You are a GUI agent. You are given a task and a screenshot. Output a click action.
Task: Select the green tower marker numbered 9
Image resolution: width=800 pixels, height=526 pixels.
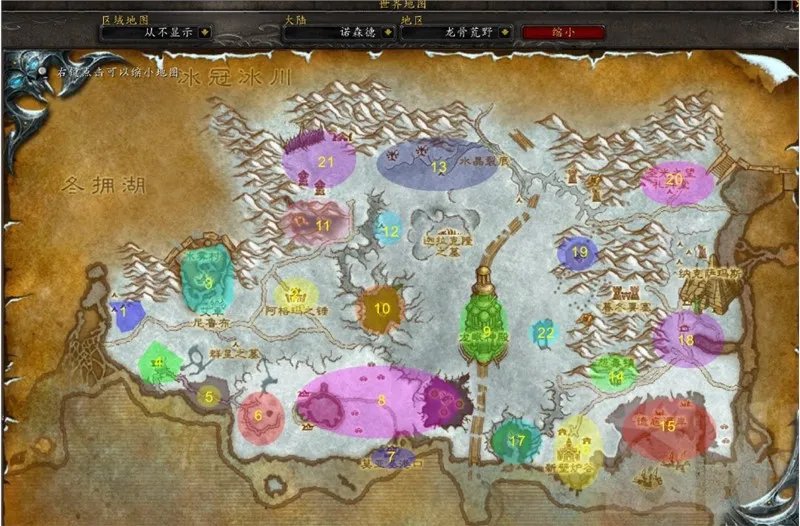[x=486, y=330]
